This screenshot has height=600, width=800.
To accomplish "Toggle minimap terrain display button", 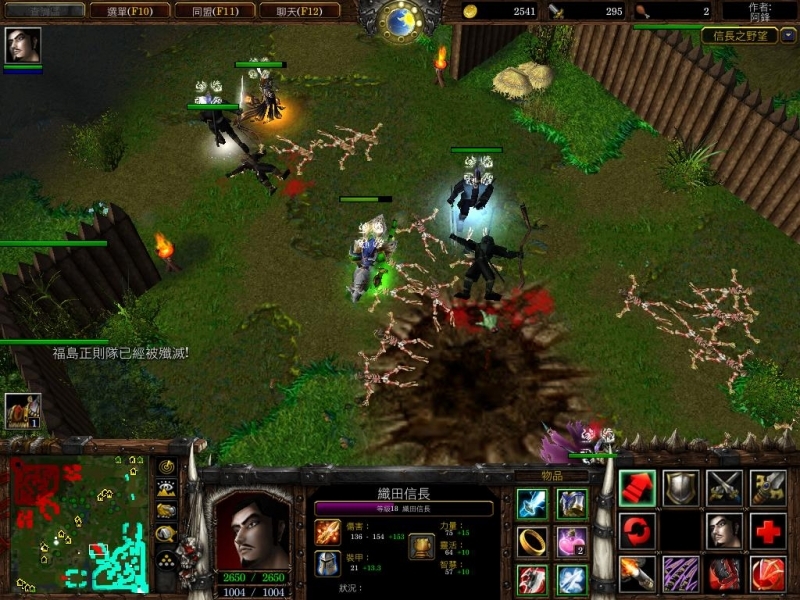I will (167, 489).
